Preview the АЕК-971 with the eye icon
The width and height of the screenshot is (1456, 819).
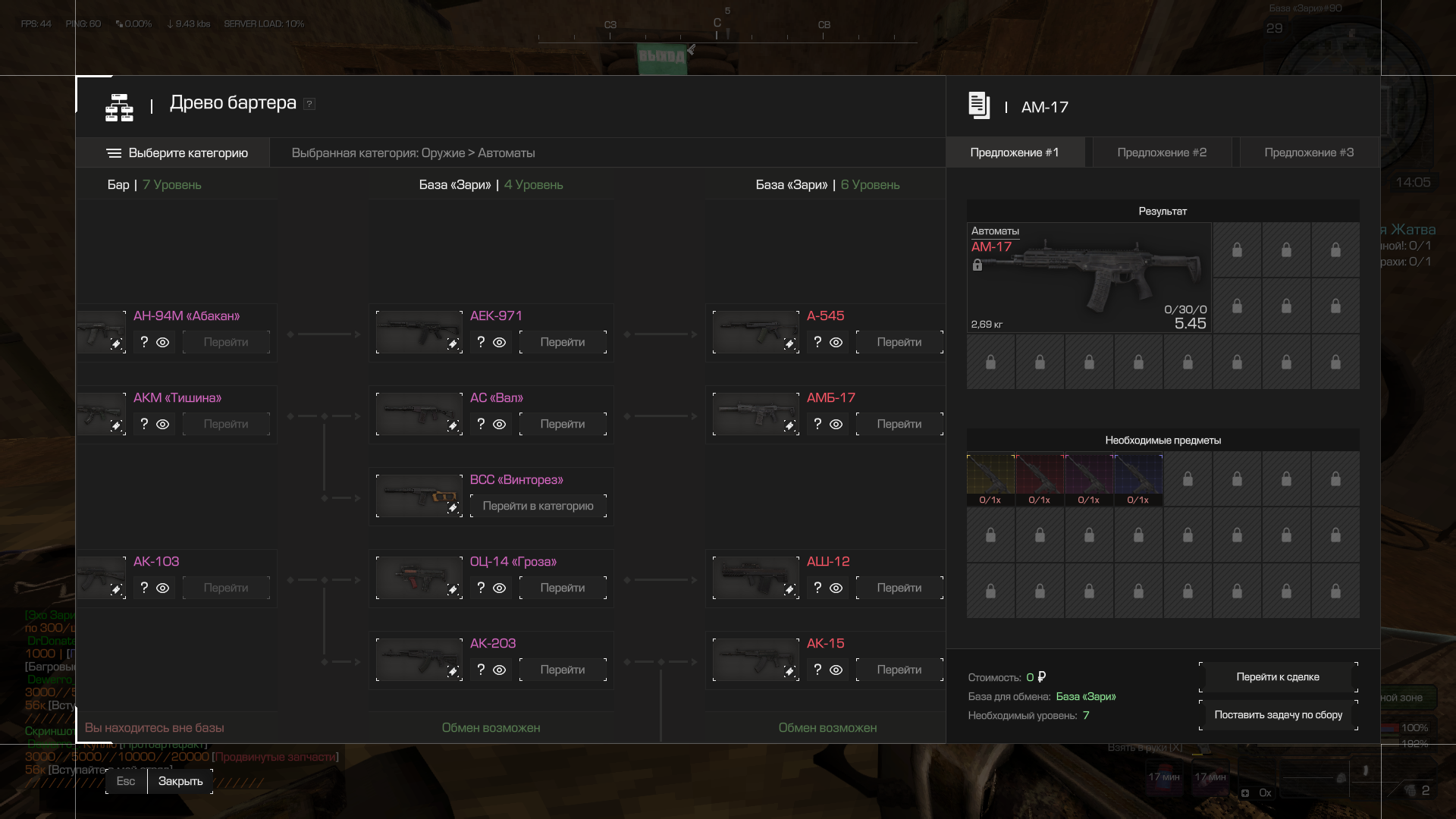tap(499, 342)
